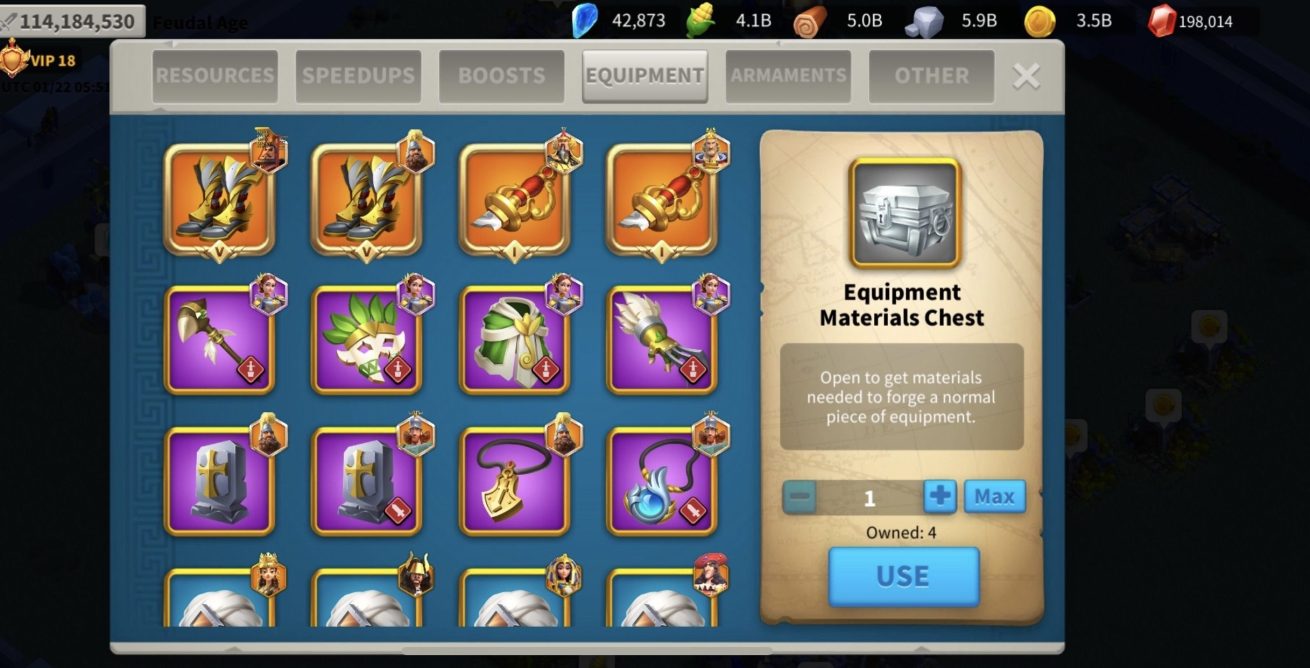
Task: Choose the green-leaf skull mask item
Action: click(367, 340)
